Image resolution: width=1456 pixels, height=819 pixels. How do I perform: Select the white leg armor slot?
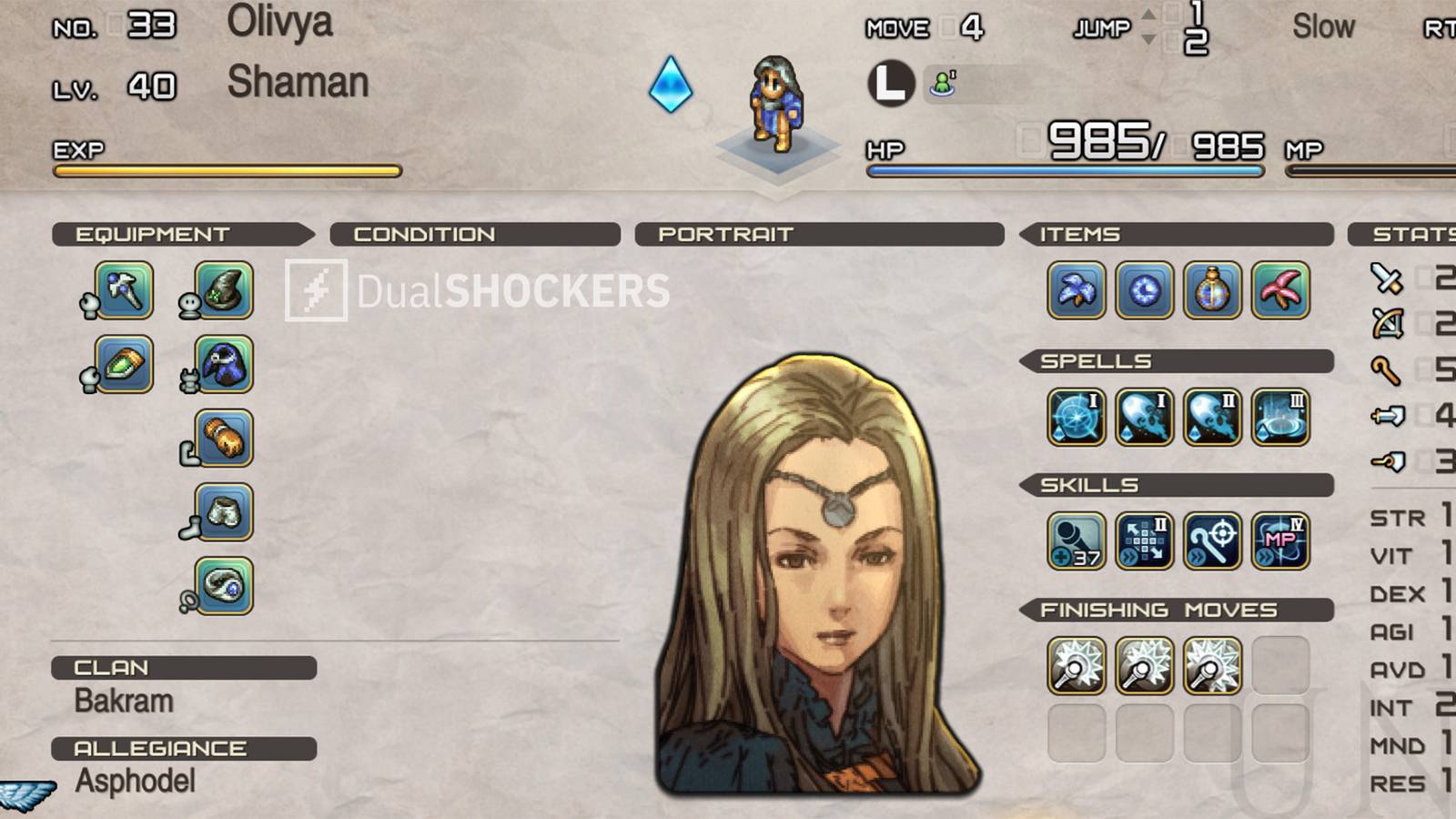coord(224,512)
